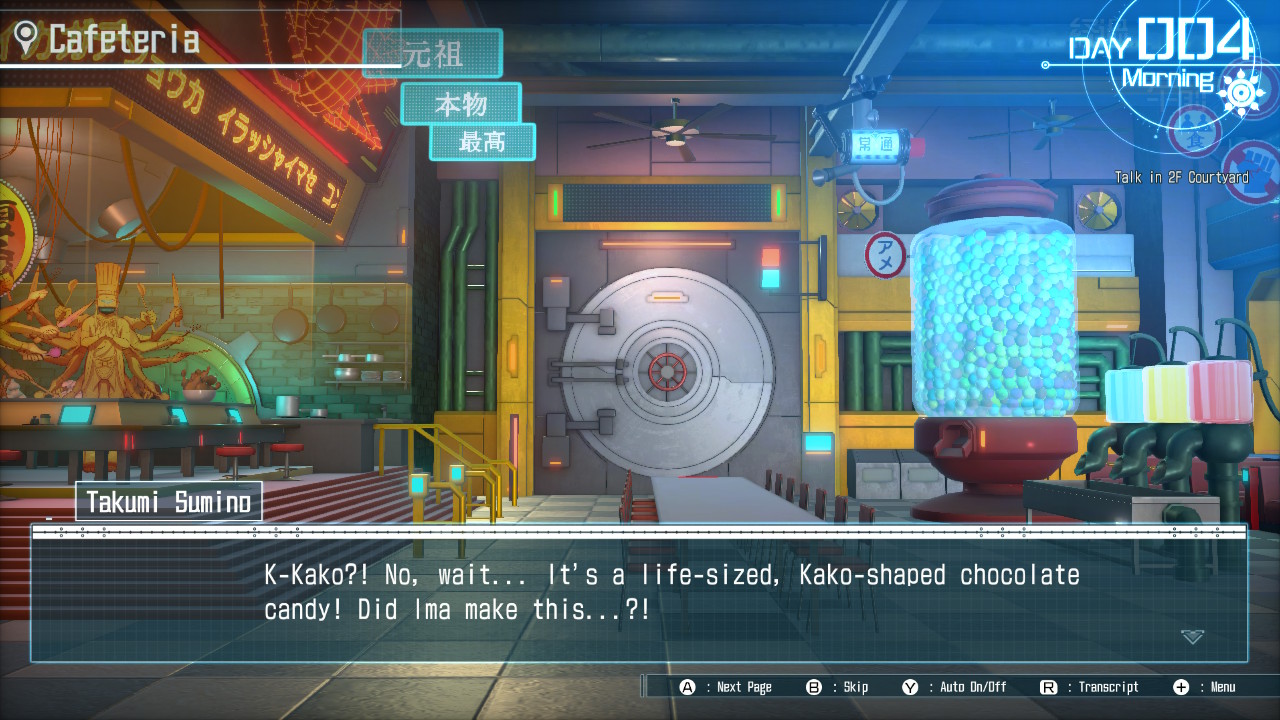Image resolution: width=1280 pixels, height=720 pixels.
Task: Advance the Takumi Sumino dialogue text box
Action: [640, 595]
